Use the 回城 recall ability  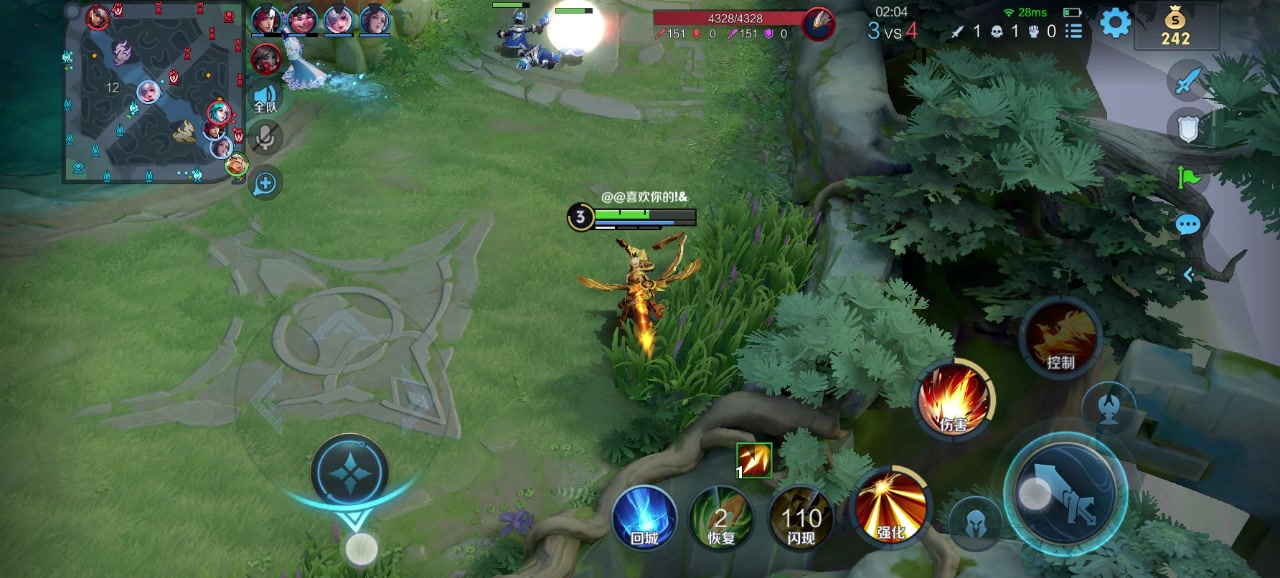645,518
